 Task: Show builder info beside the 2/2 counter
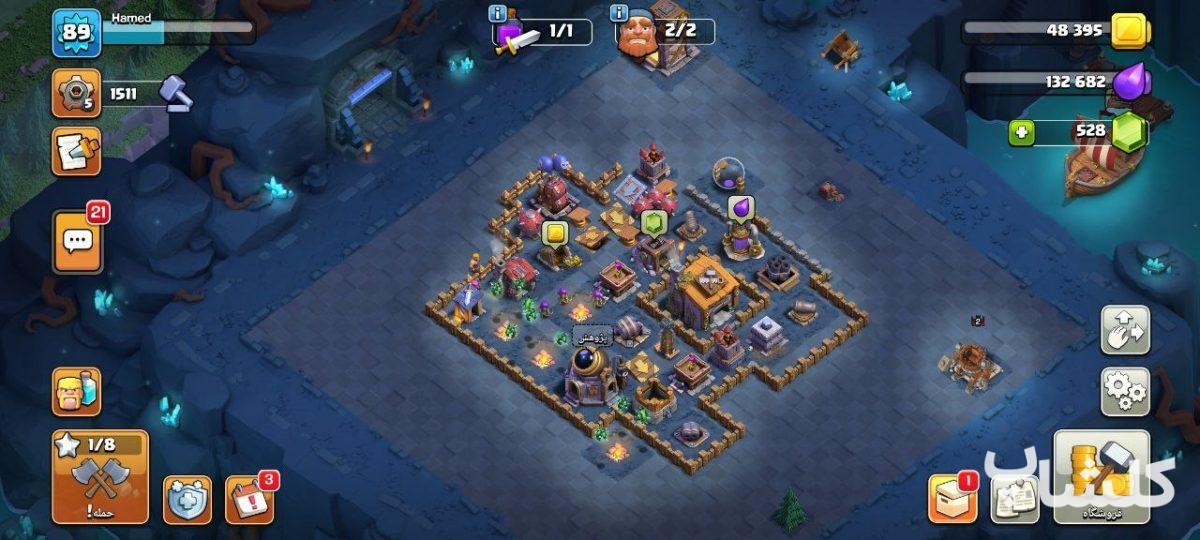[620, 13]
